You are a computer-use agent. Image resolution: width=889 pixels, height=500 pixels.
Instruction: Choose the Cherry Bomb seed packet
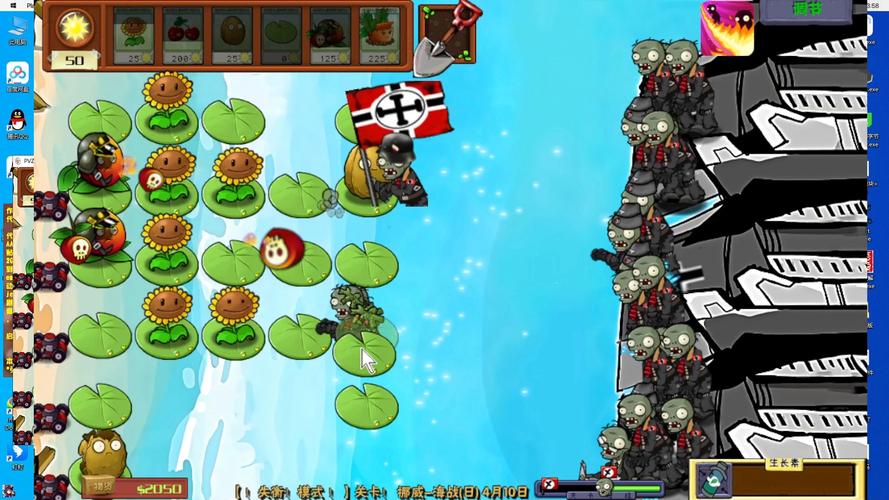pyautogui.click(x=182, y=36)
